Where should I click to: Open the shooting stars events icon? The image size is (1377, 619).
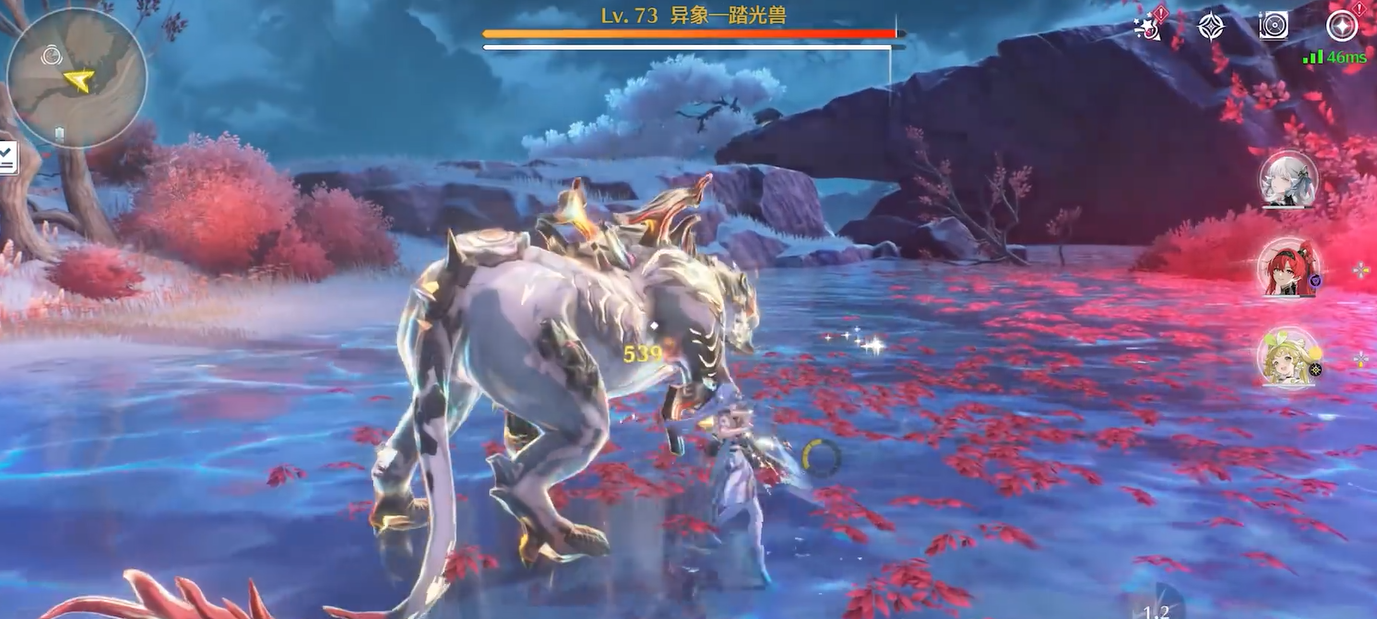[1152, 26]
